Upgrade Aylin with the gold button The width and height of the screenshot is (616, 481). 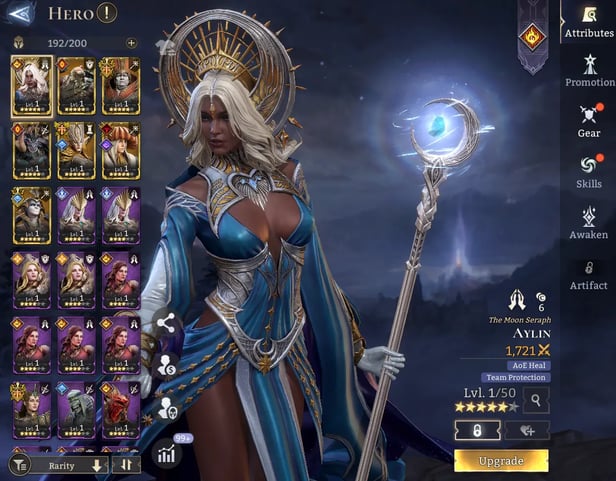[501, 460]
